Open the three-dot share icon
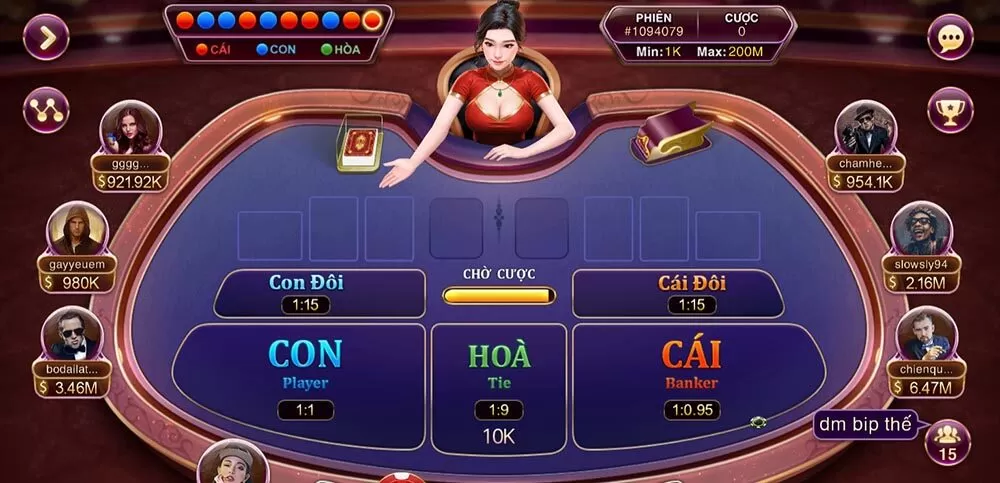Image resolution: width=1000 pixels, height=483 pixels. (46, 110)
